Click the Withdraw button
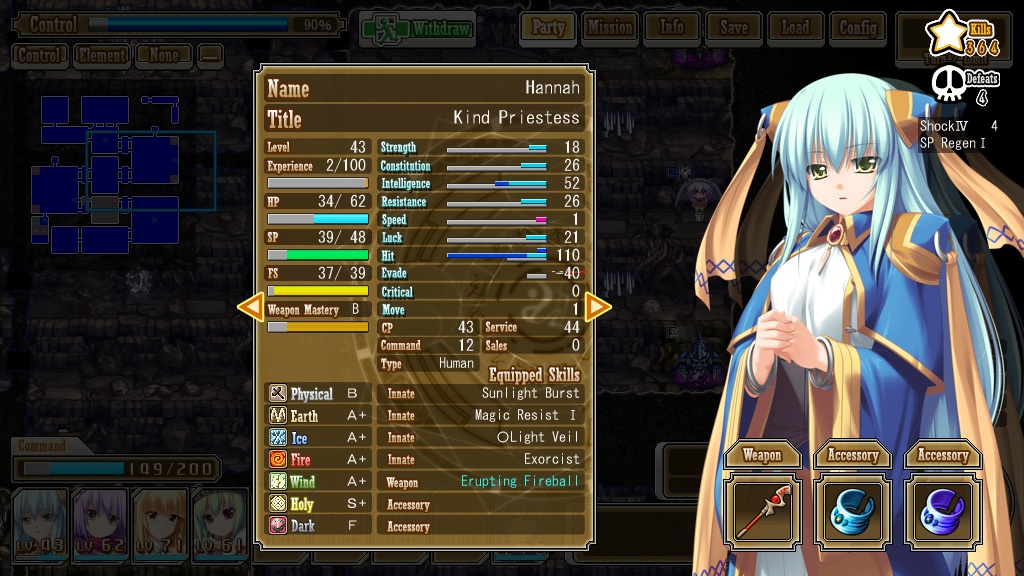Screen dimensions: 1024x576 416,29
